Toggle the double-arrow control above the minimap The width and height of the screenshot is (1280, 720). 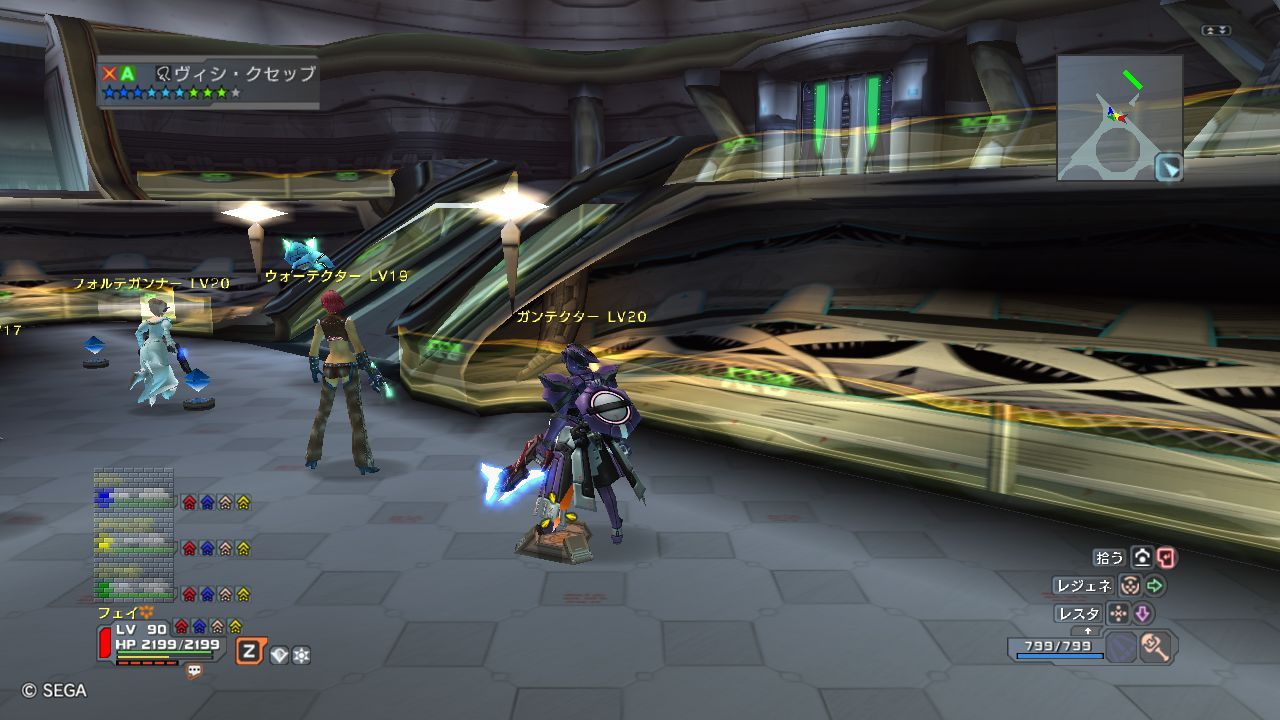(x=1216, y=31)
